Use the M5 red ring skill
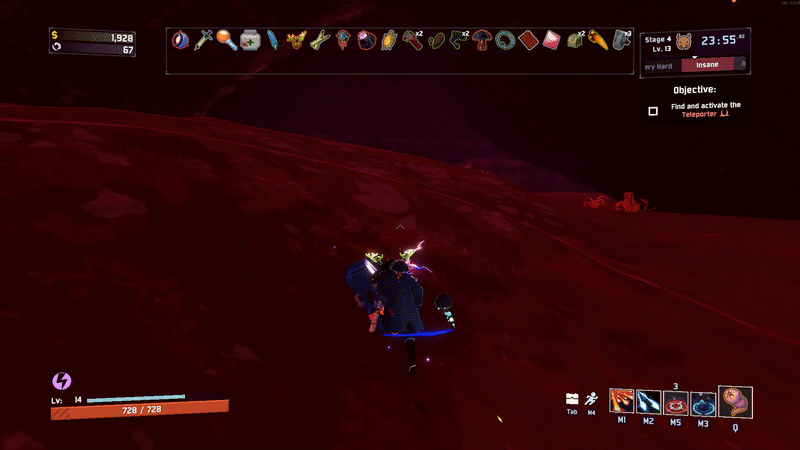This screenshot has width=800, height=450. coord(675,403)
